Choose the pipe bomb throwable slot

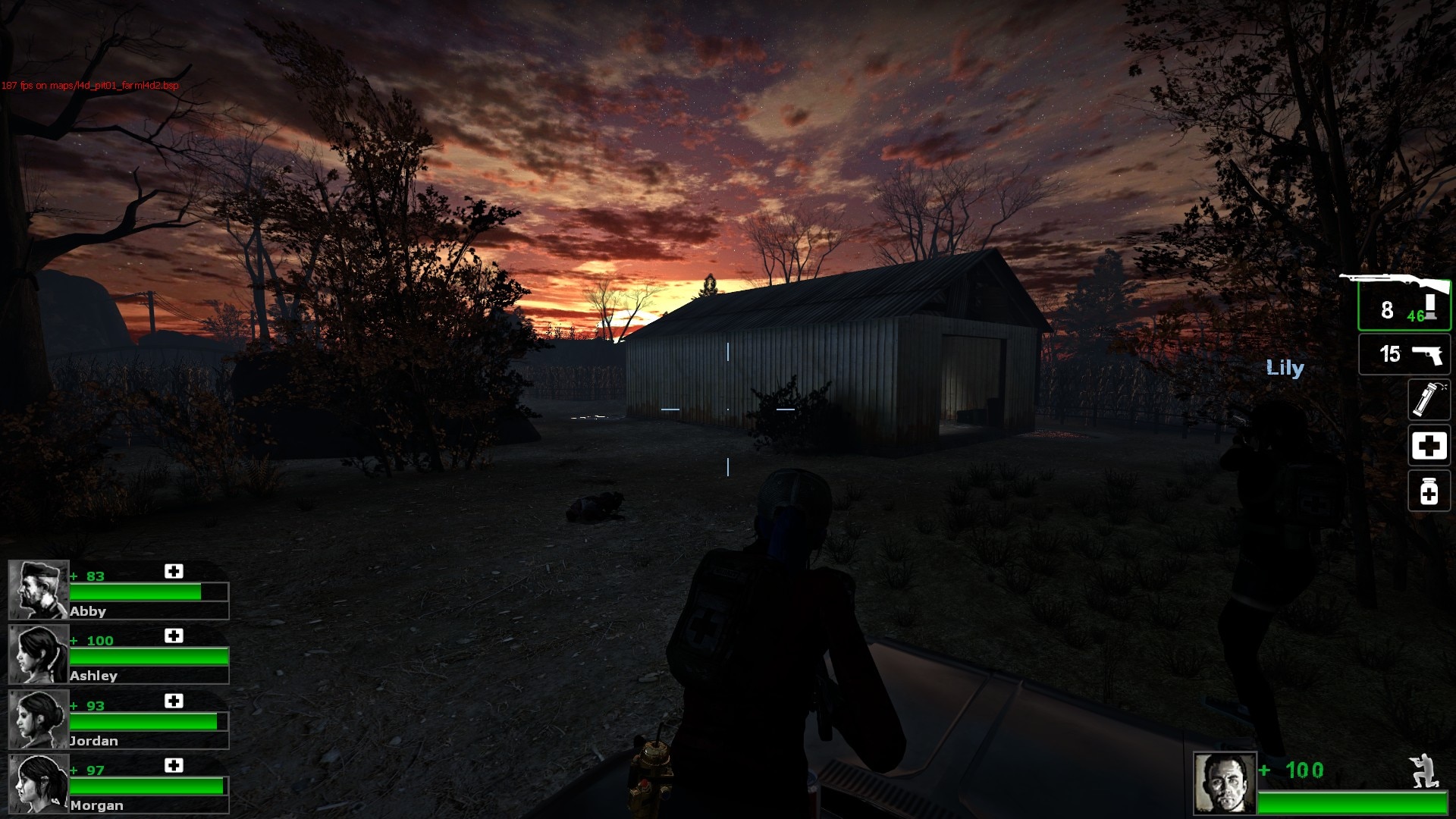coord(1429,400)
